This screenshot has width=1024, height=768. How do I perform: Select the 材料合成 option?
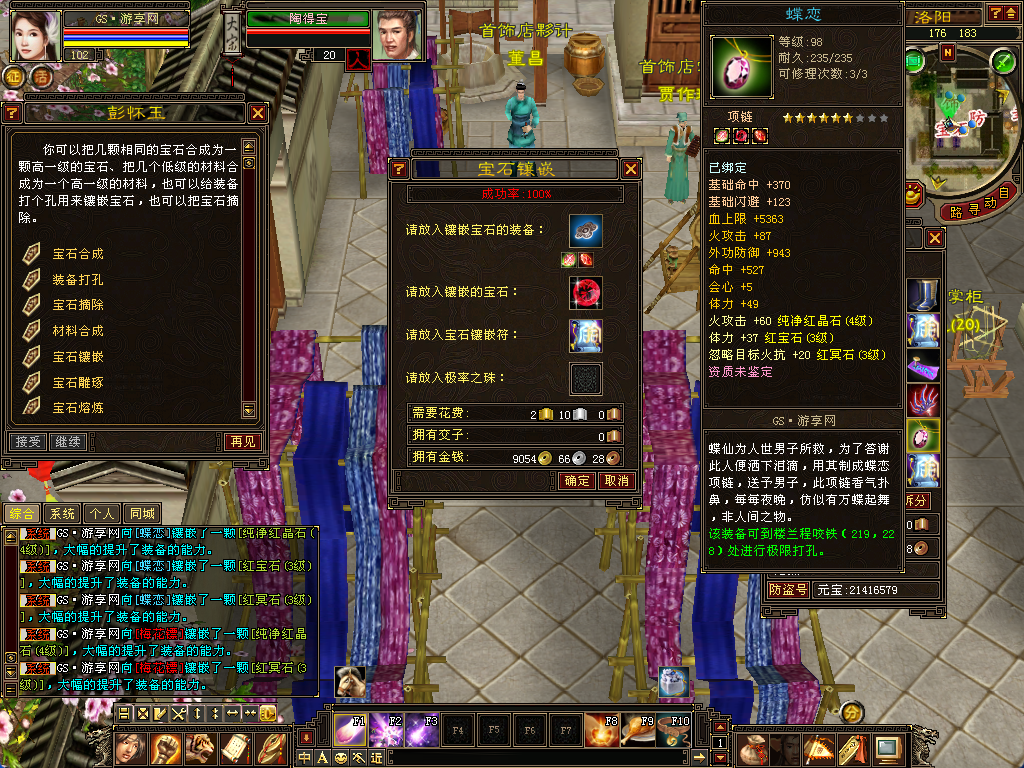78,331
